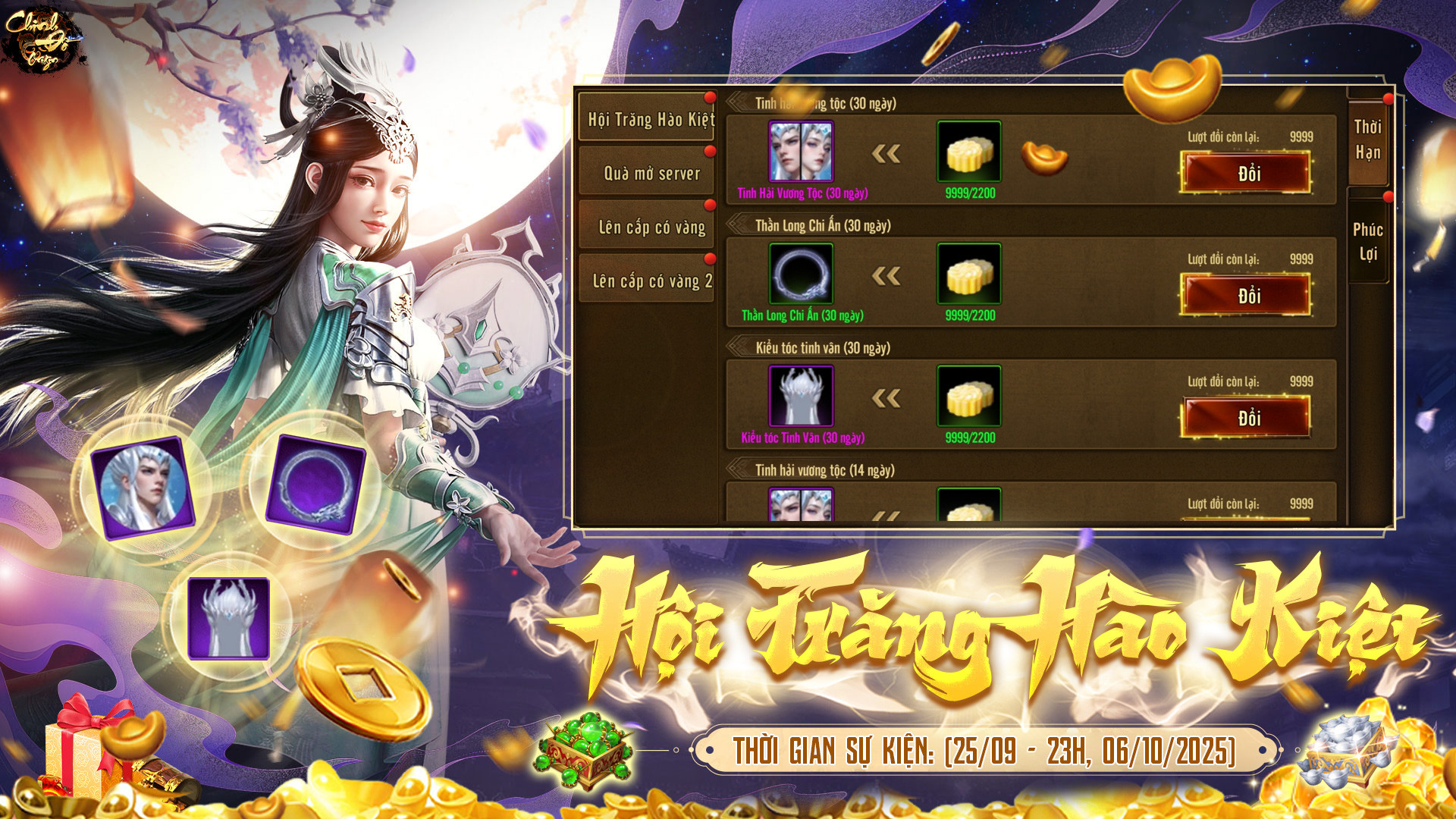The width and height of the screenshot is (1456, 819).
Task: Open the Phúc Lợi side tab
Action: tap(1367, 241)
